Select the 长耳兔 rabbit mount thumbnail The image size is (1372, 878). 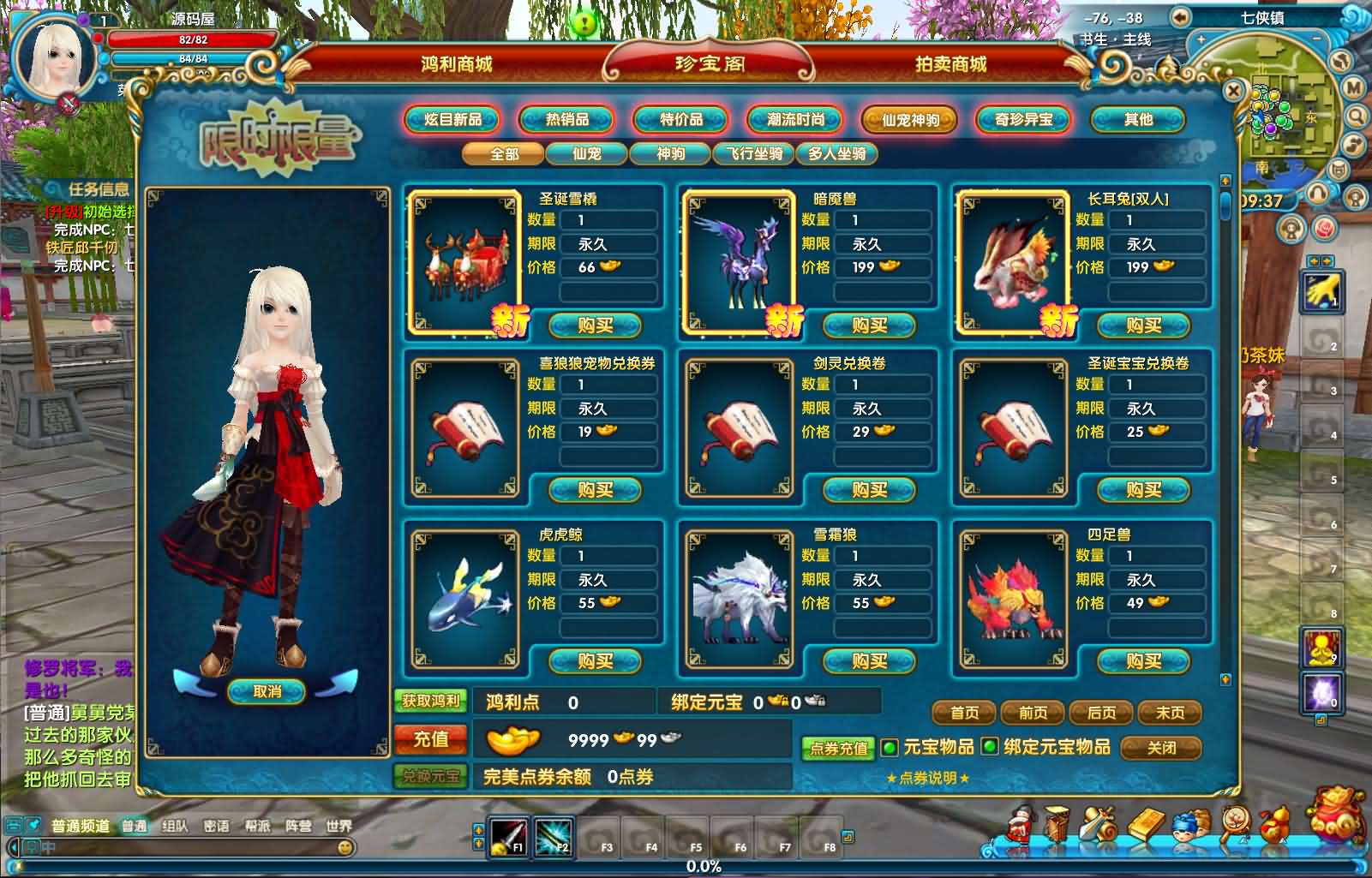[x=1013, y=261]
